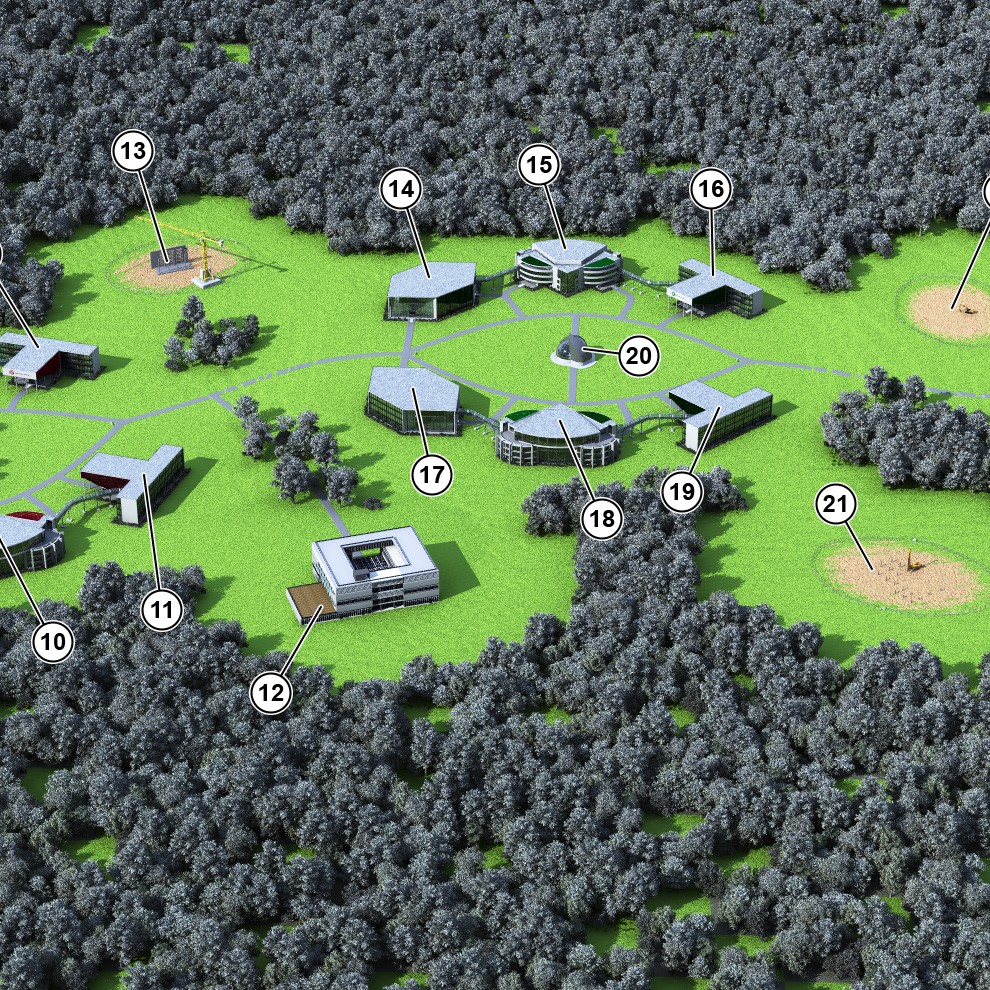Select location marker 17

pyautogui.click(x=431, y=475)
